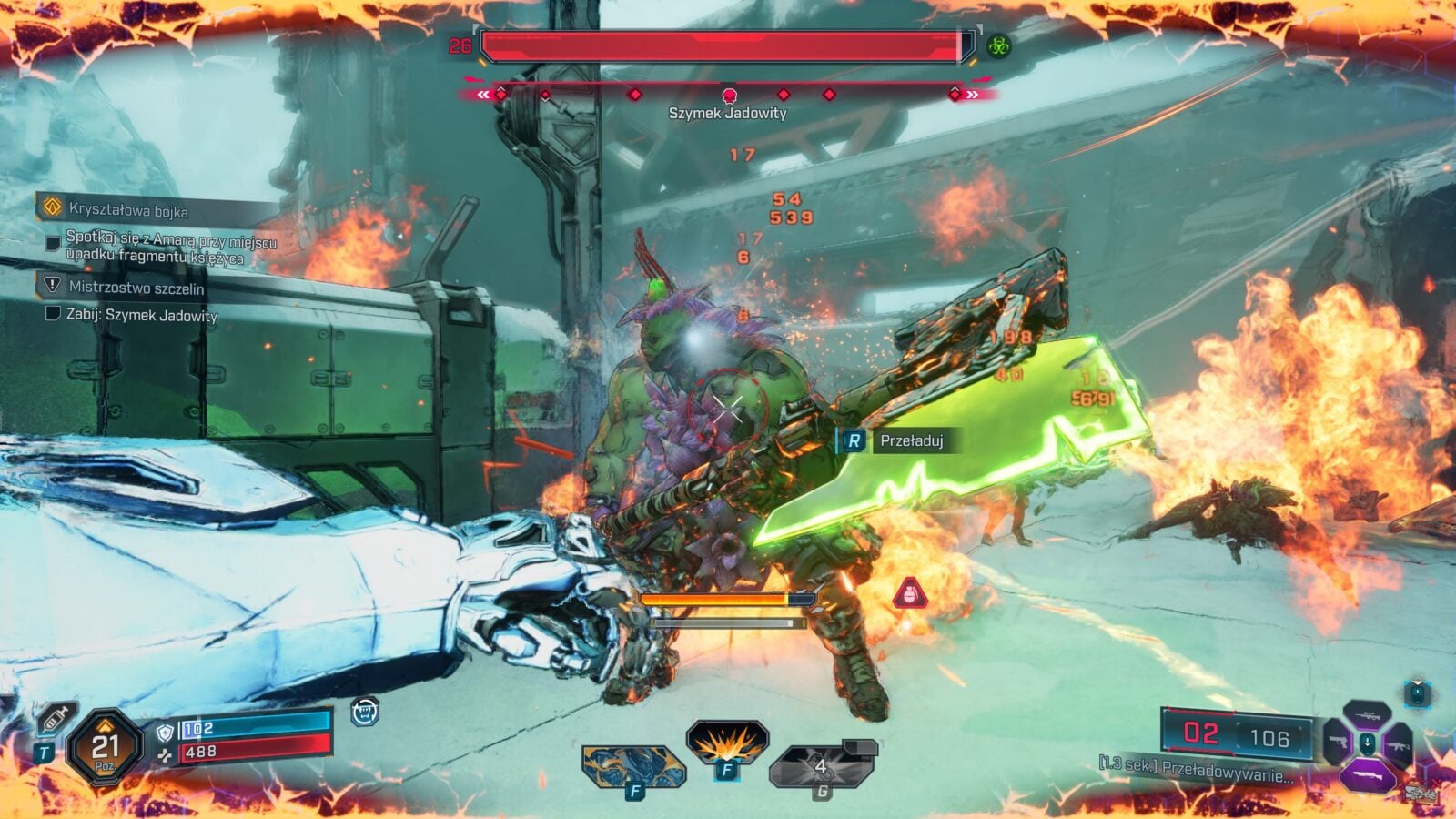Use the blue and gold armored-figure skill
The width and height of the screenshot is (1456, 819).
pyautogui.click(x=632, y=766)
